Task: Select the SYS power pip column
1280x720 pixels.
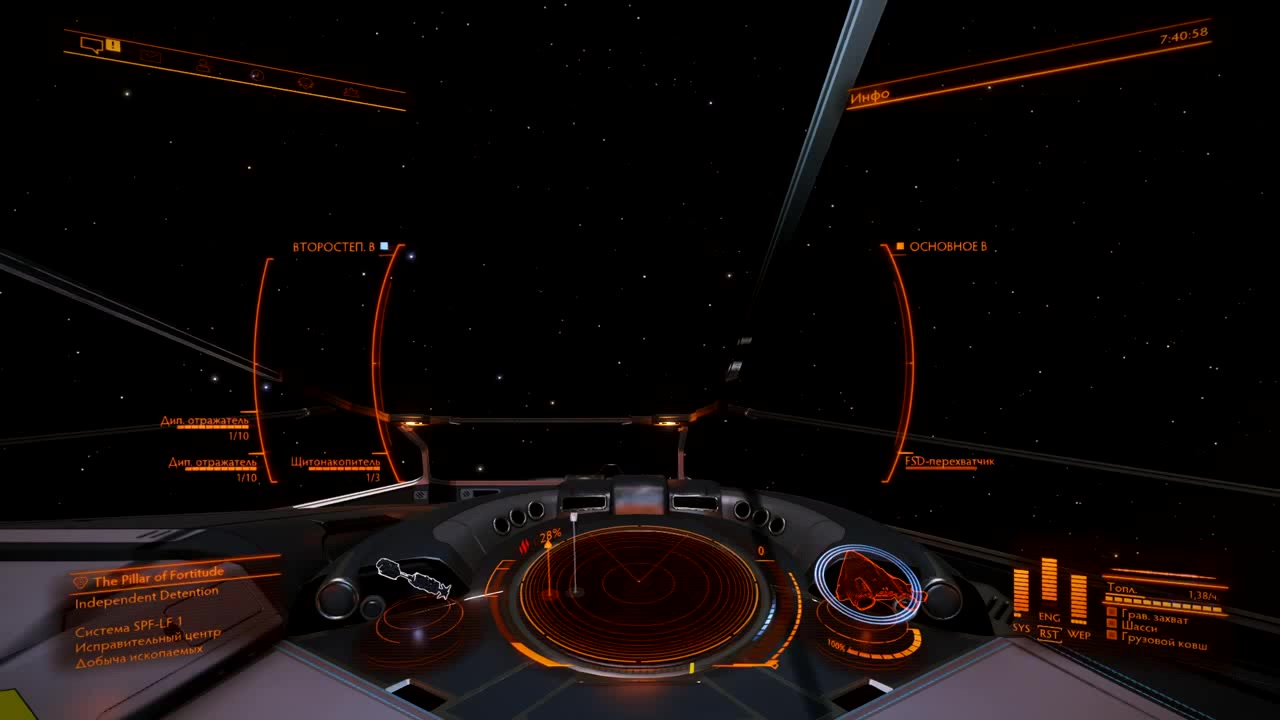Action: click(x=1021, y=592)
